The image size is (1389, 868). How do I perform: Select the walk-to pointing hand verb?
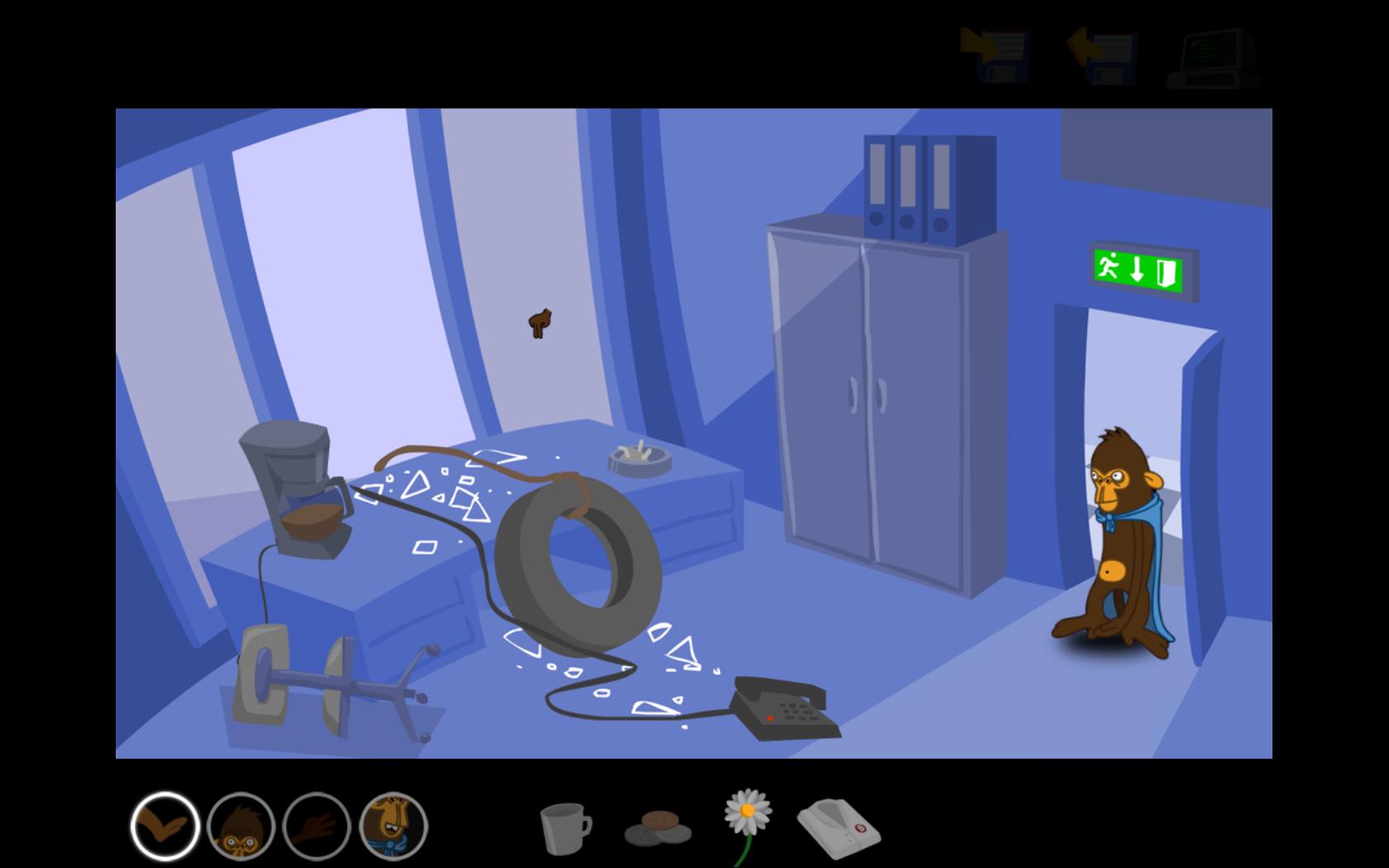click(x=165, y=826)
